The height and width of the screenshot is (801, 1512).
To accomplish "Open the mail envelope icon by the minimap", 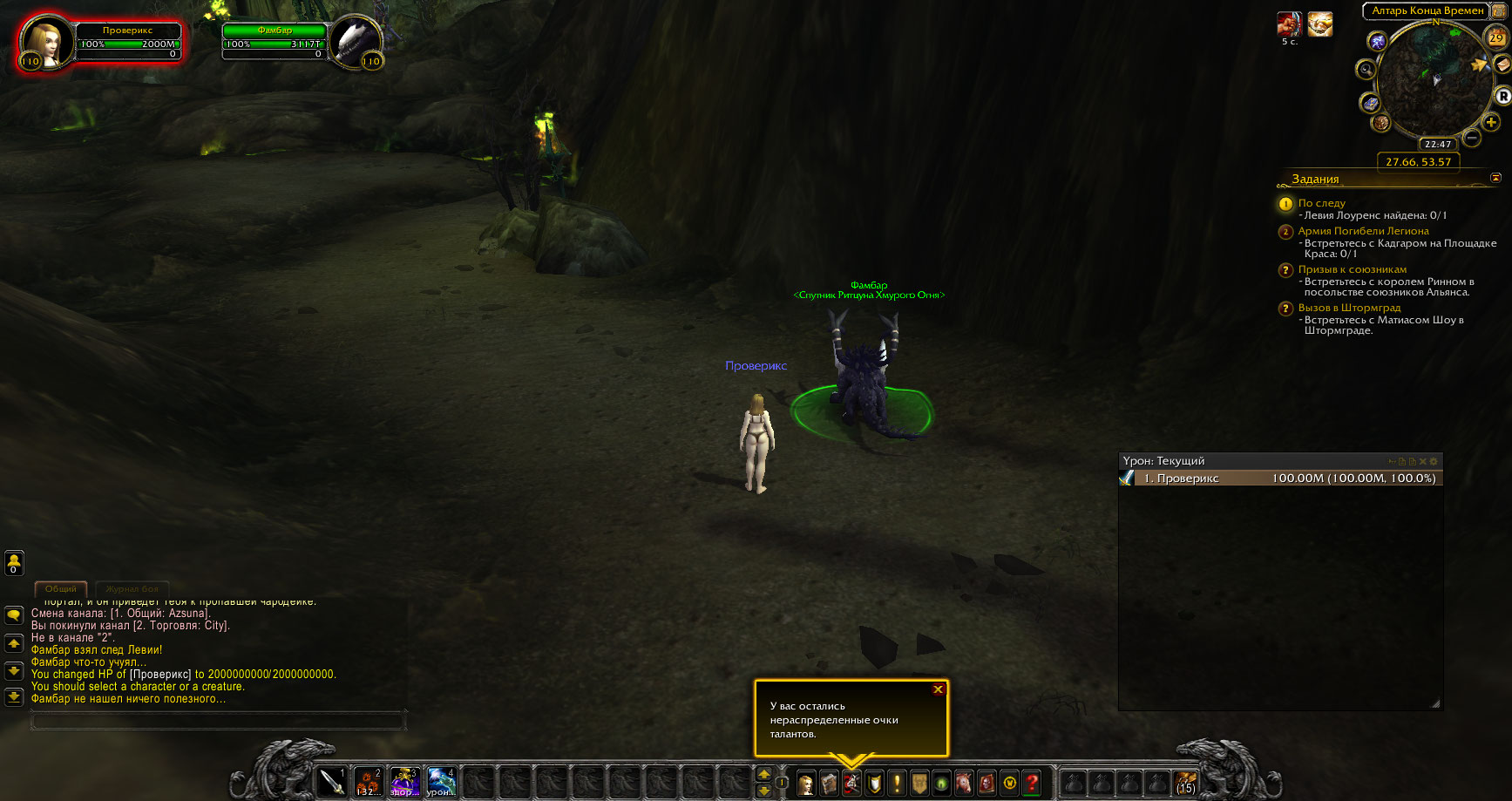I will coord(1502,64).
